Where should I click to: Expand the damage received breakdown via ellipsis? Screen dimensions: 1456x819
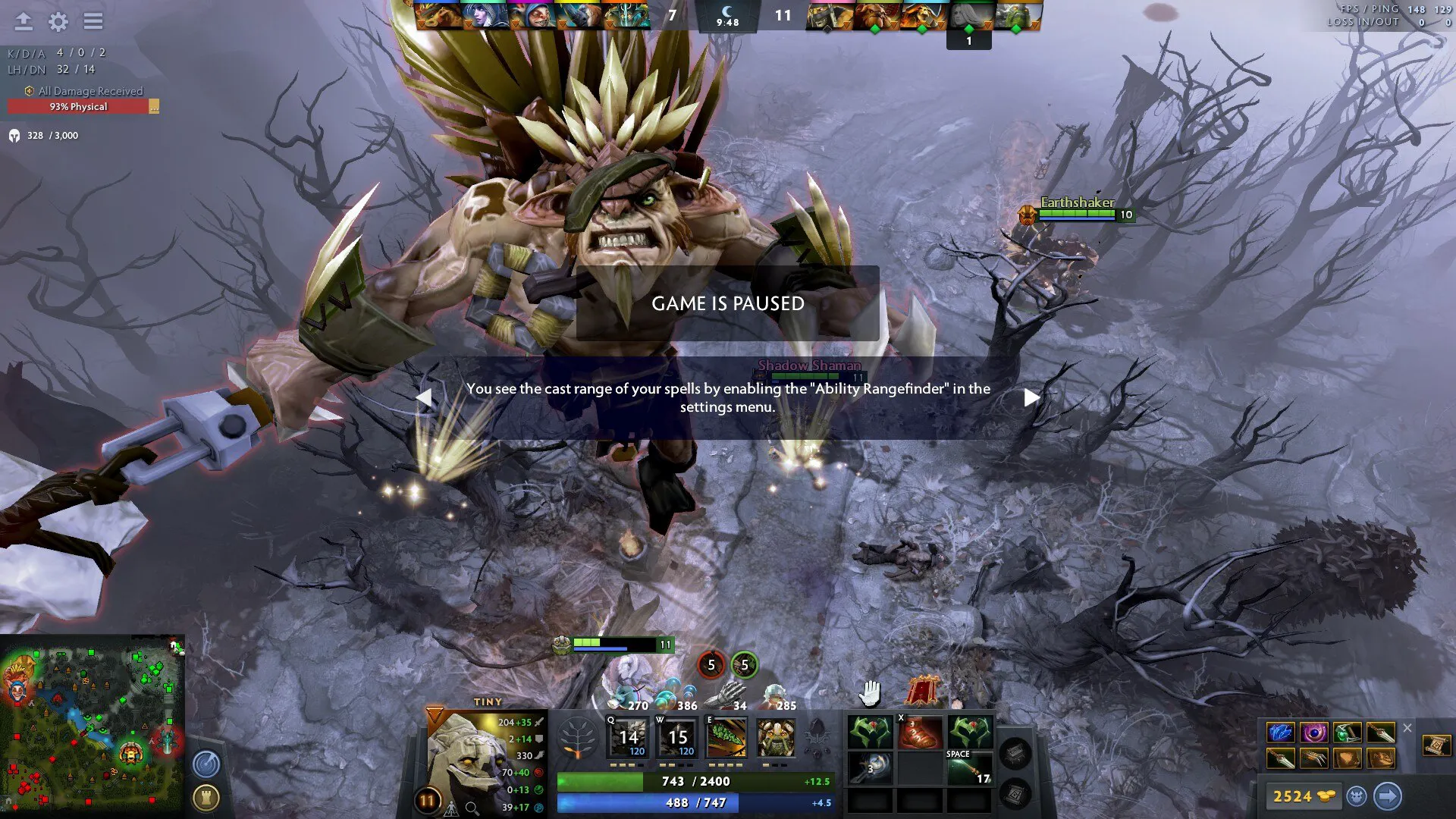(x=154, y=107)
